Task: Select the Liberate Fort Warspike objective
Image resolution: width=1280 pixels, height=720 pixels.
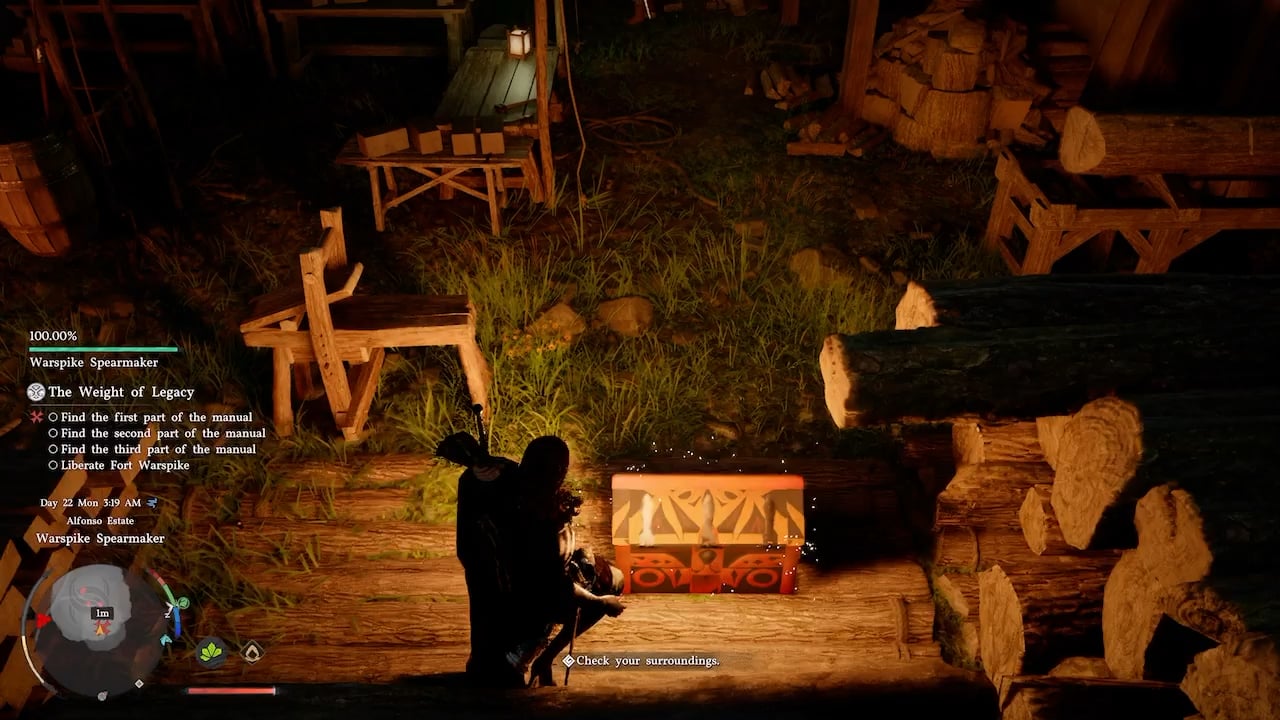Action: (125, 465)
